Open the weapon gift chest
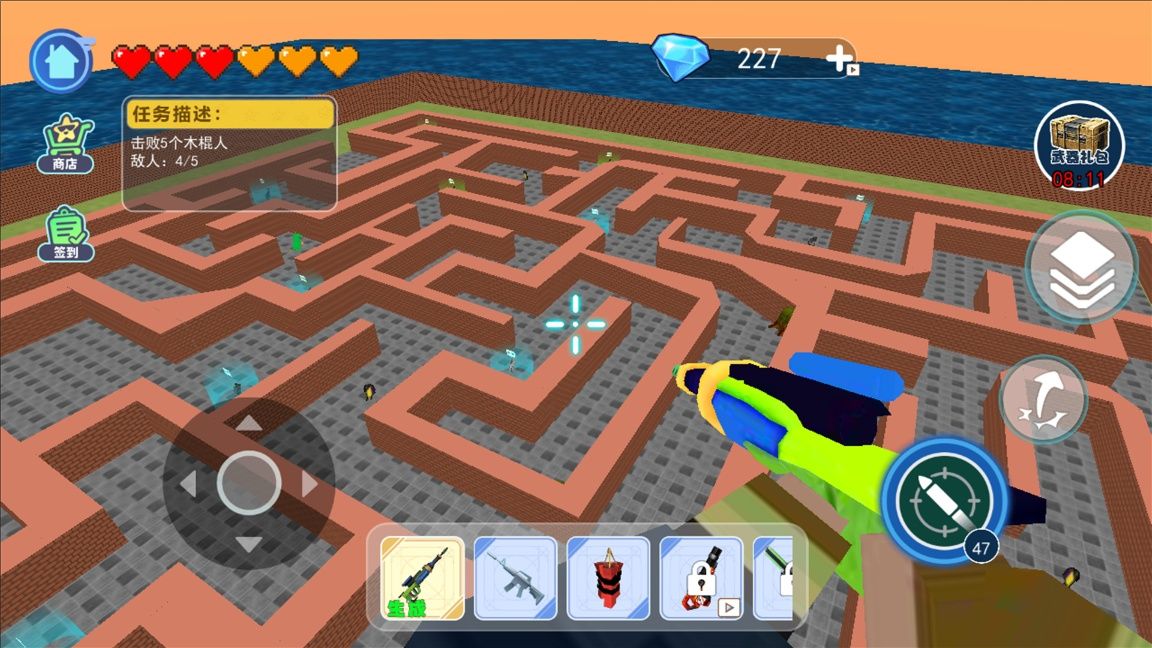Image resolution: width=1152 pixels, height=648 pixels. pyautogui.click(x=1078, y=146)
